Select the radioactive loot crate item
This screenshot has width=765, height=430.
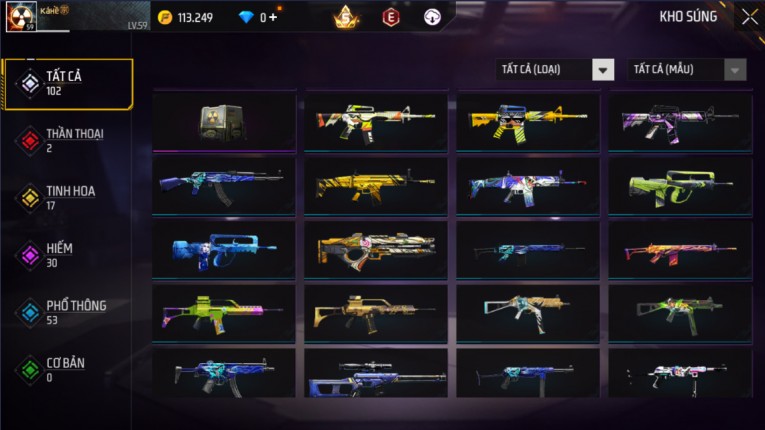223,120
